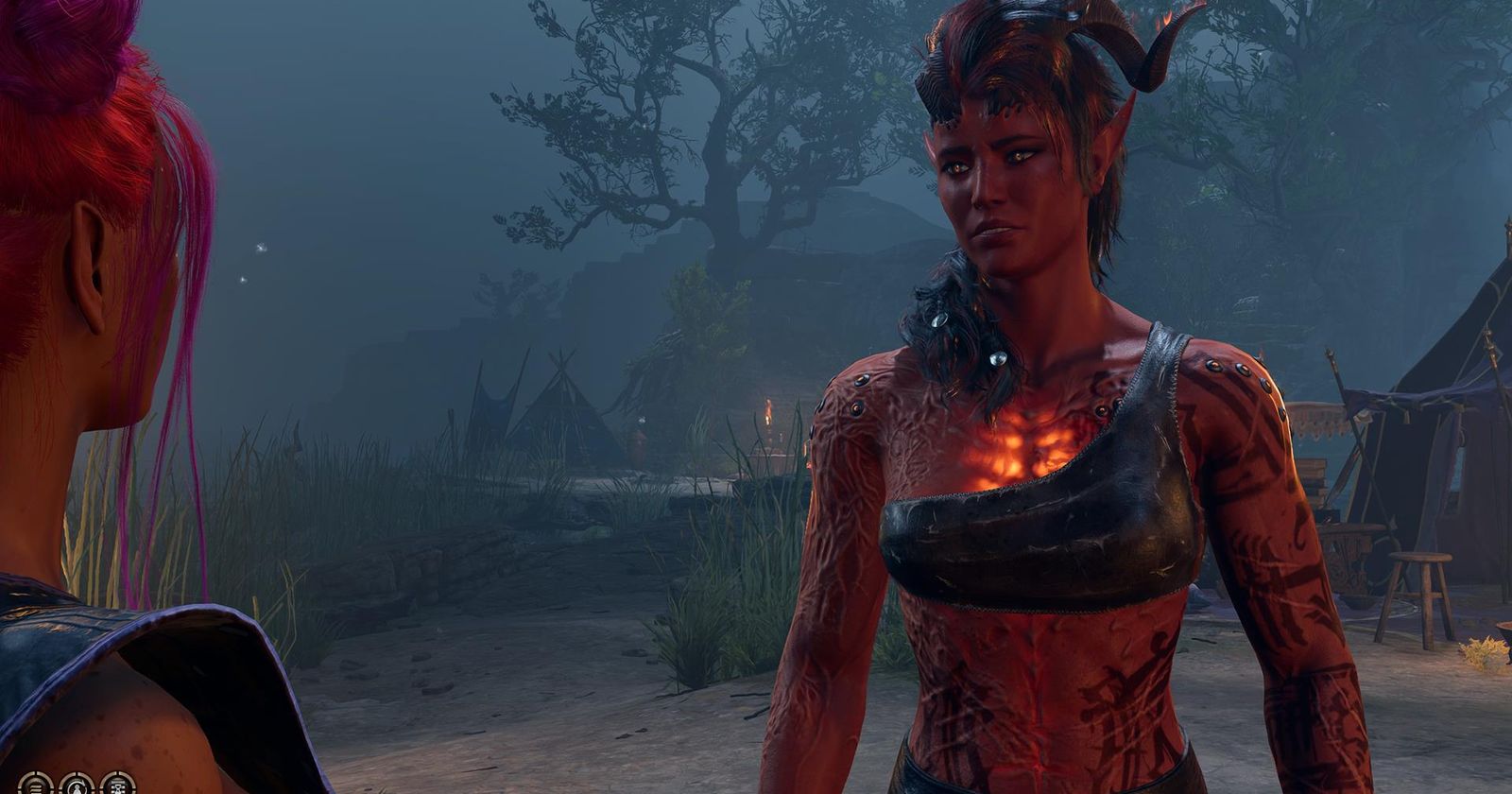Viewport: 1512px width, 794px height.
Task: Click the character swap arrow icon
Action: [77, 788]
